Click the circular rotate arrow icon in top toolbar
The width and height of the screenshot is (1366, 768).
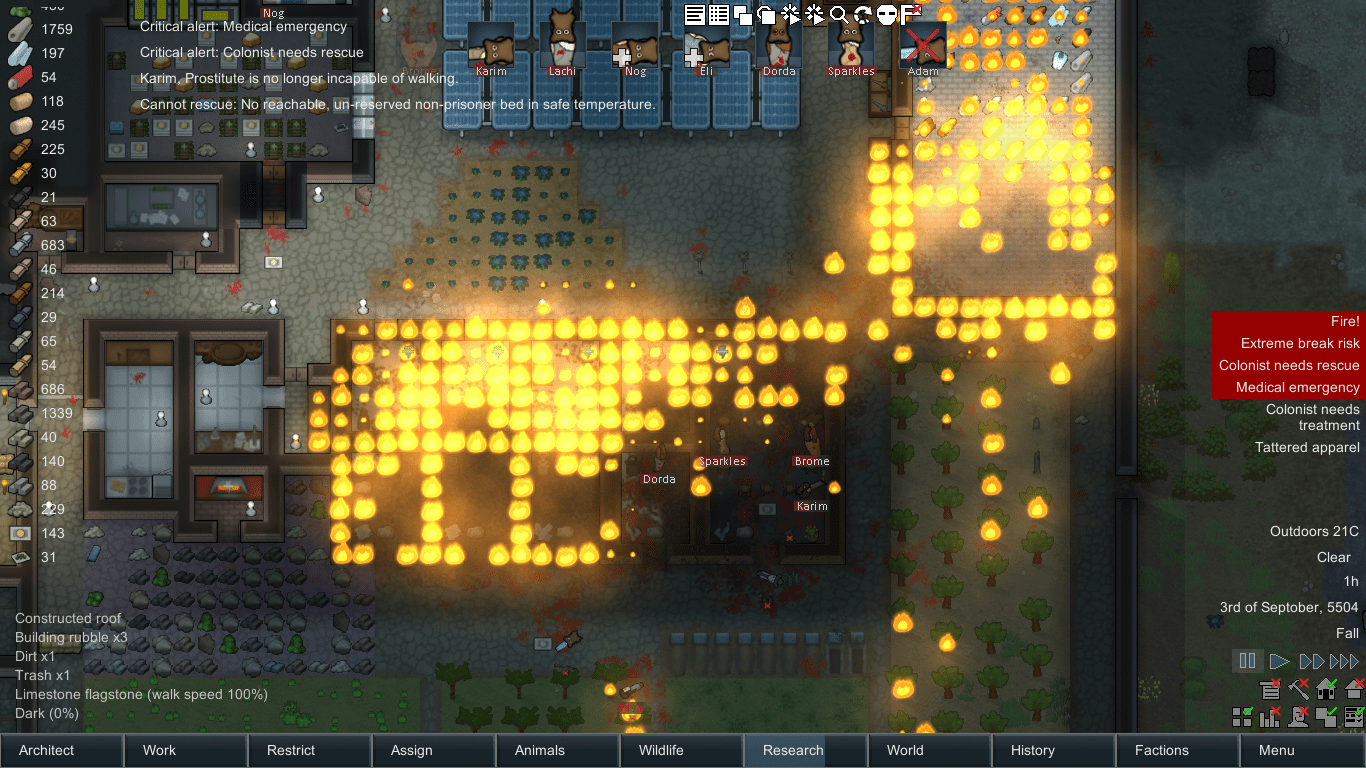pyautogui.click(x=863, y=15)
